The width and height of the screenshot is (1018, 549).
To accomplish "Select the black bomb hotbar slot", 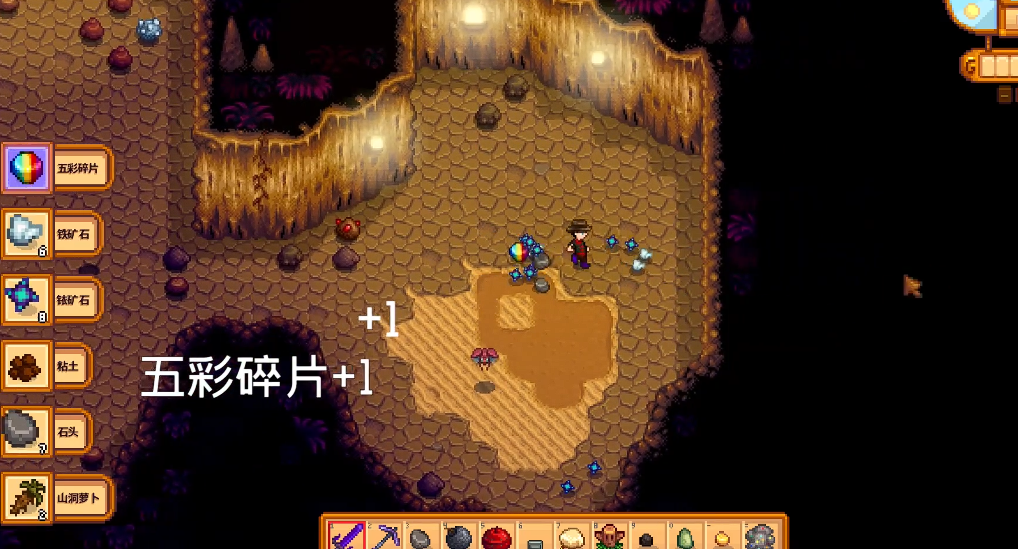I will (459, 539).
